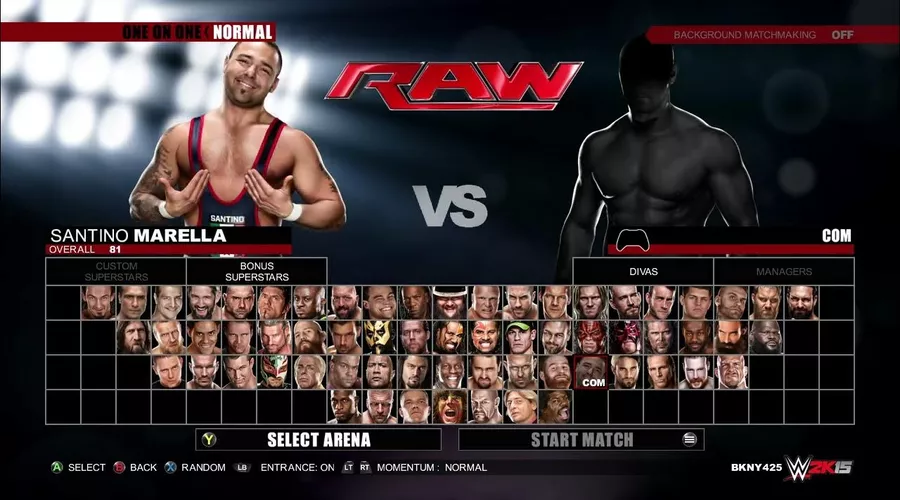Pick Goldust with the gold face paint
The image size is (900, 500).
pyautogui.click(x=380, y=337)
